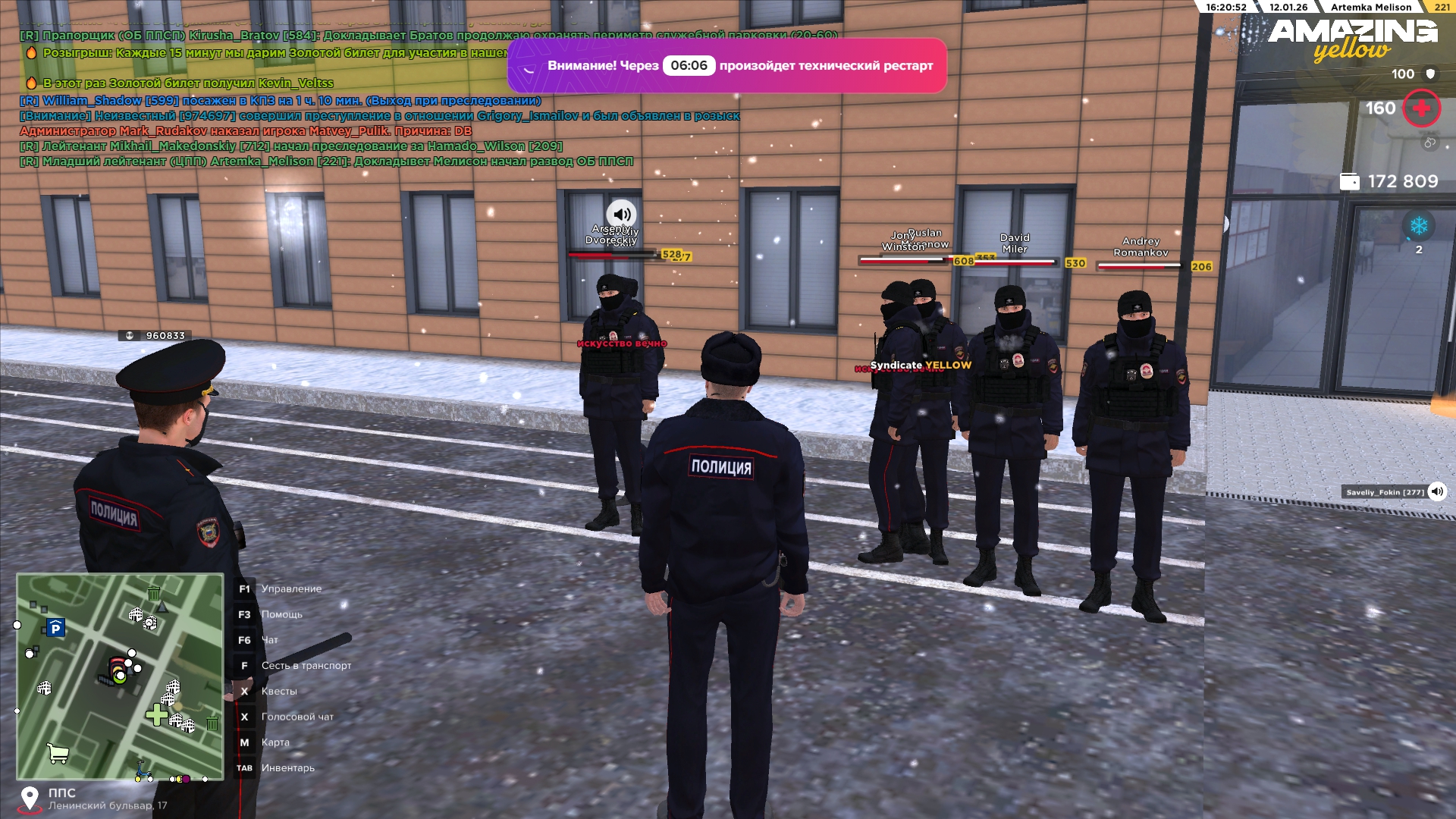Click the minimap in the corner

pos(120,676)
